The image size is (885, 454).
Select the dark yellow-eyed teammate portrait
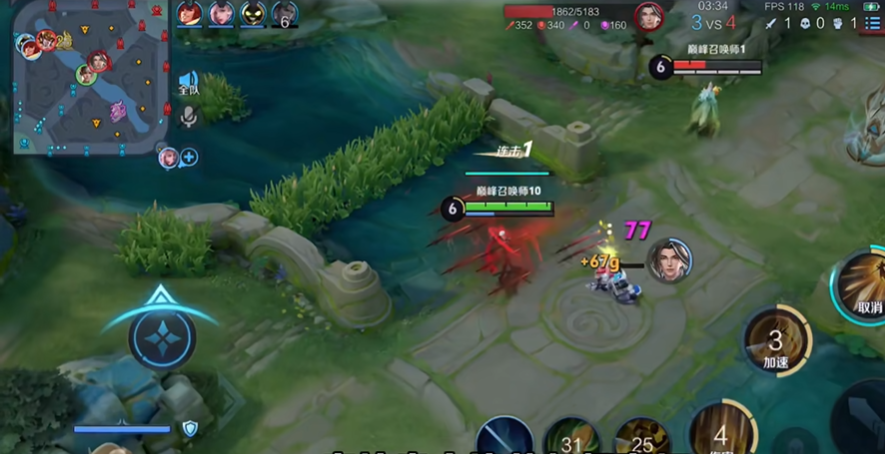pos(253,14)
